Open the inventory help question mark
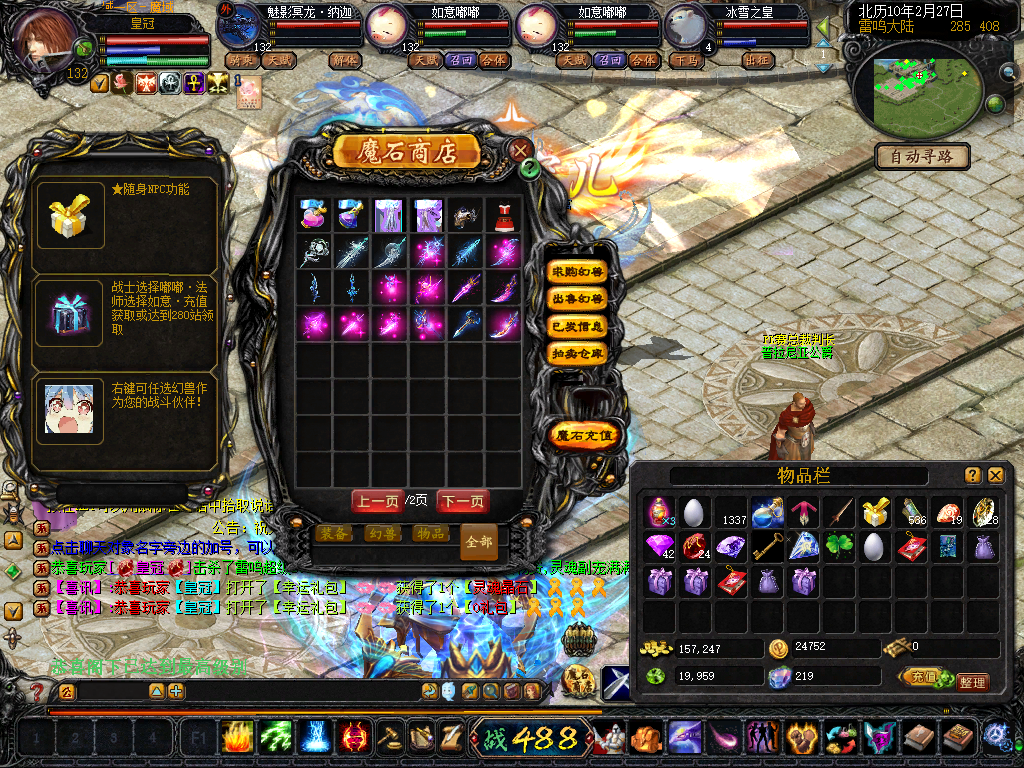 click(972, 475)
